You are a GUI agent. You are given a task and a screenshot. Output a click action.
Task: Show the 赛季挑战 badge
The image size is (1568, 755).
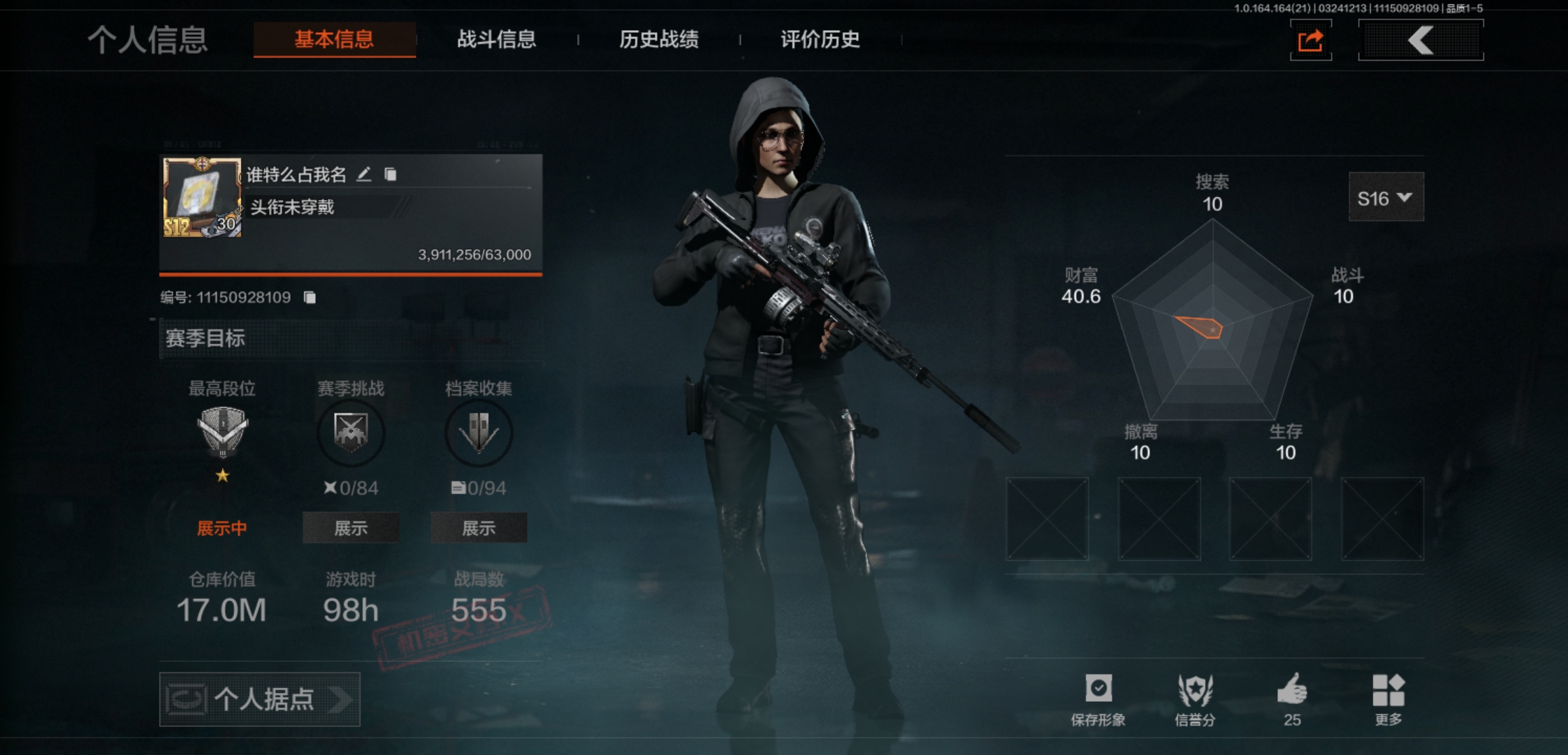coord(351,528)
